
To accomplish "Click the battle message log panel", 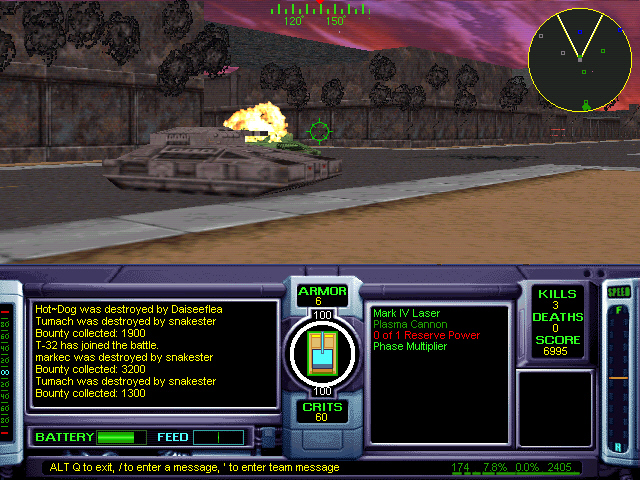I will (x=153, y=353).
